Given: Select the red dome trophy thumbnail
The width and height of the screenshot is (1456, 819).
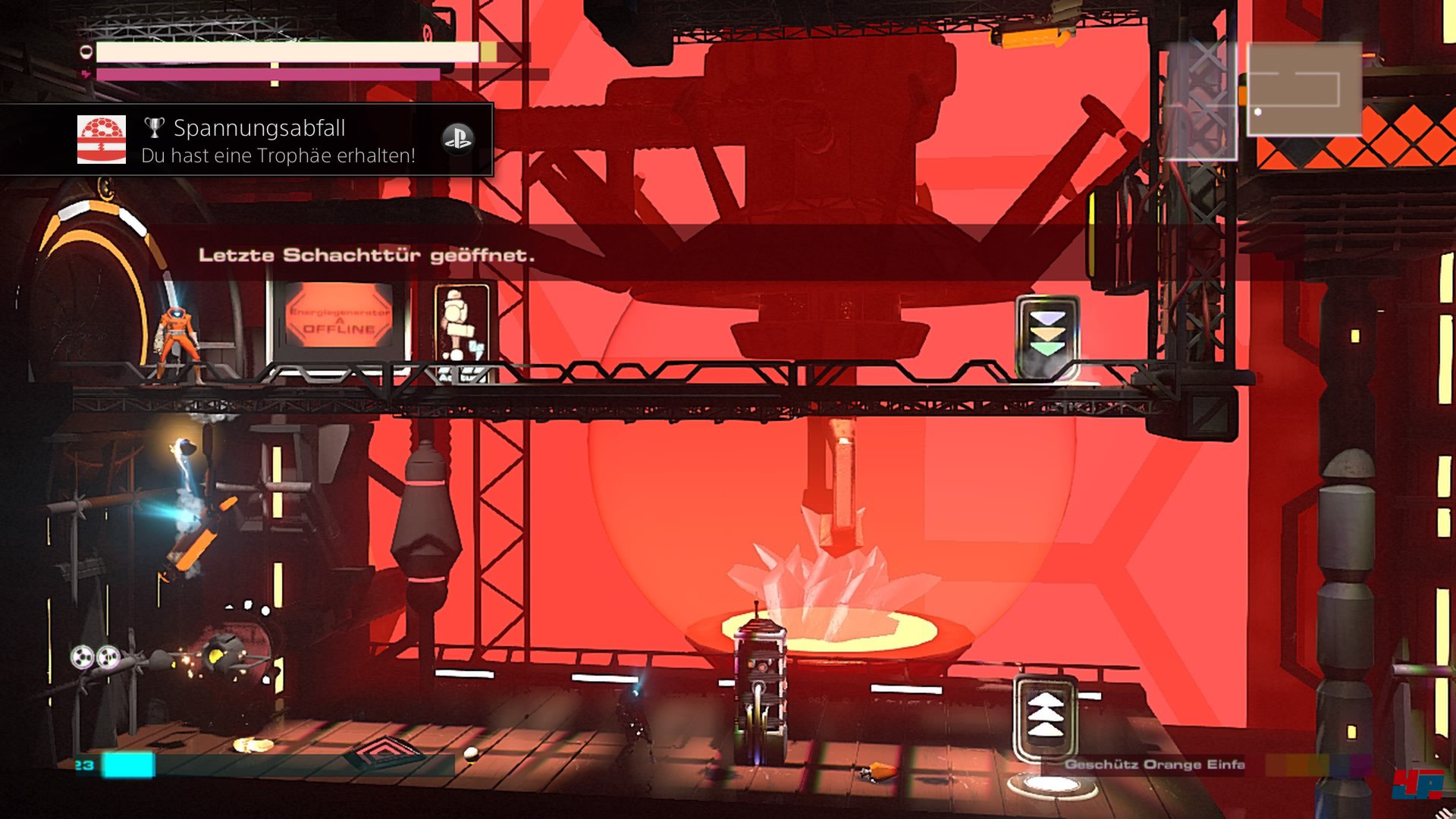Looking at the screenshot, I should (102, 140).
